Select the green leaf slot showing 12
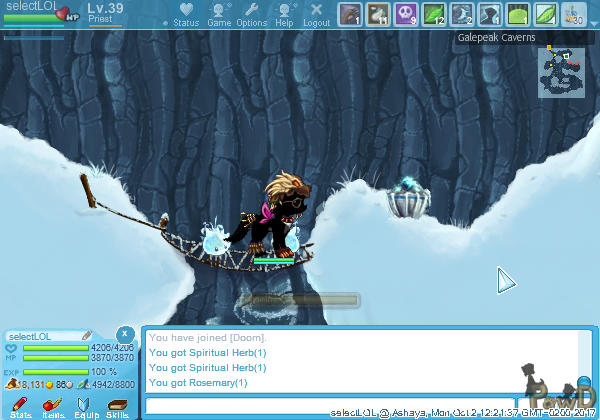Screen dimensions: 600x420 [433, 14]
